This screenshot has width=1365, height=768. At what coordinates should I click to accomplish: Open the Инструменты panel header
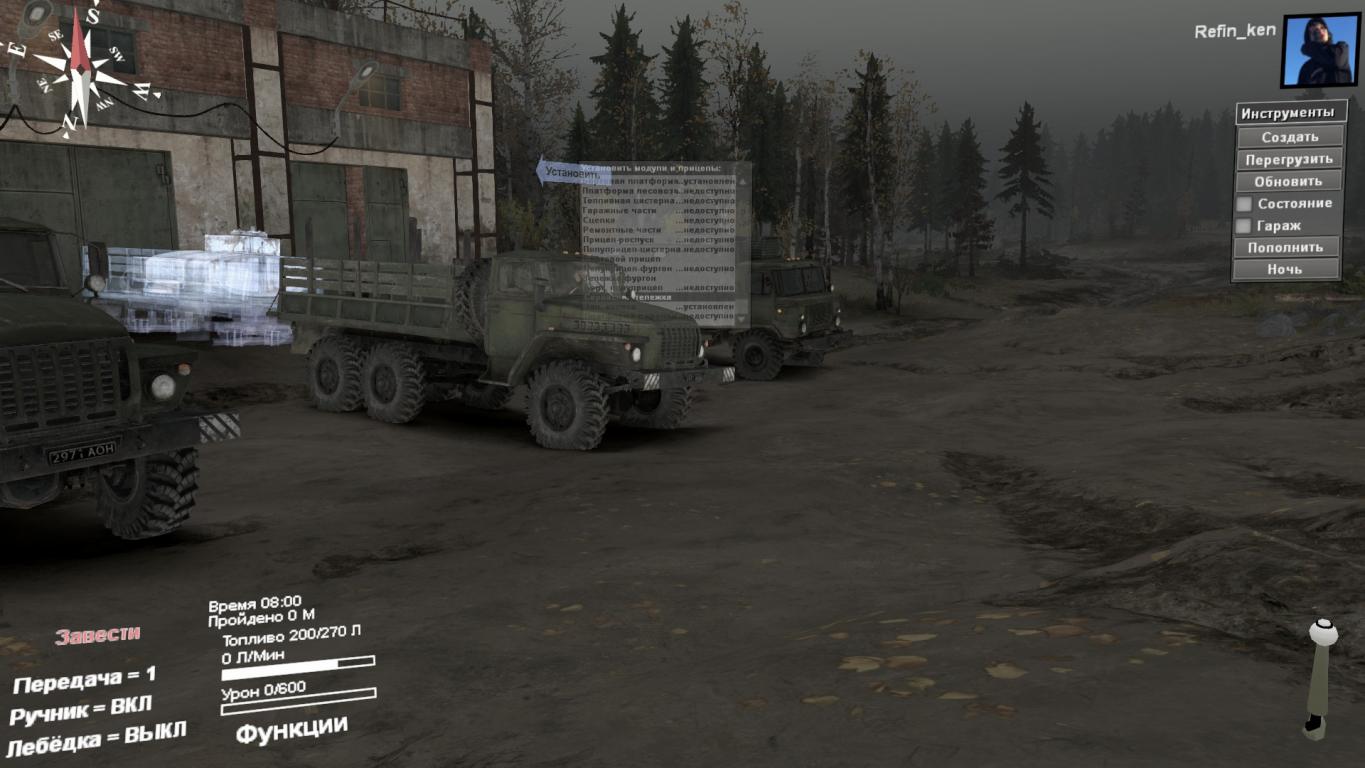click(x=1288, y=113)
